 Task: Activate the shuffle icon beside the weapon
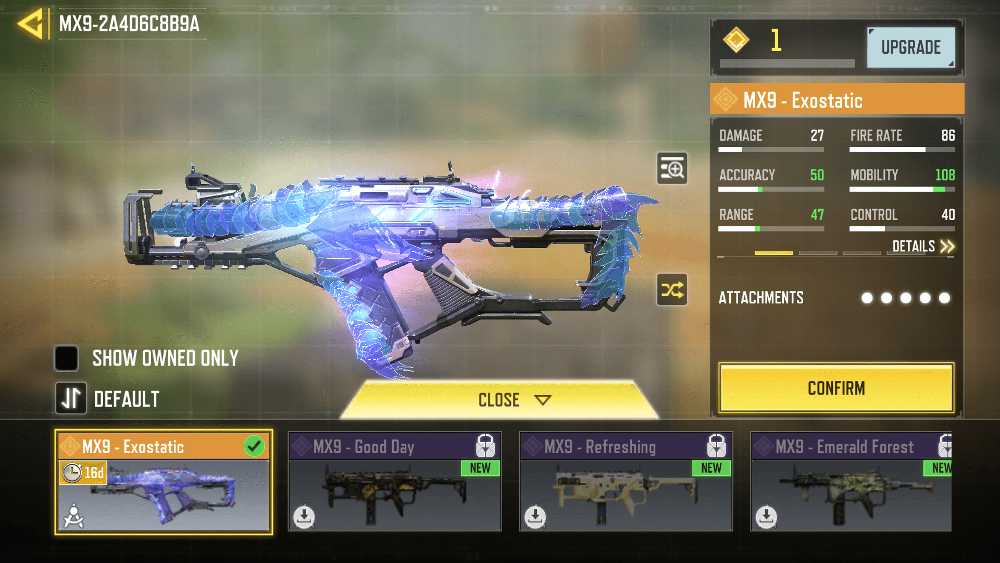(x=672, y=291)
